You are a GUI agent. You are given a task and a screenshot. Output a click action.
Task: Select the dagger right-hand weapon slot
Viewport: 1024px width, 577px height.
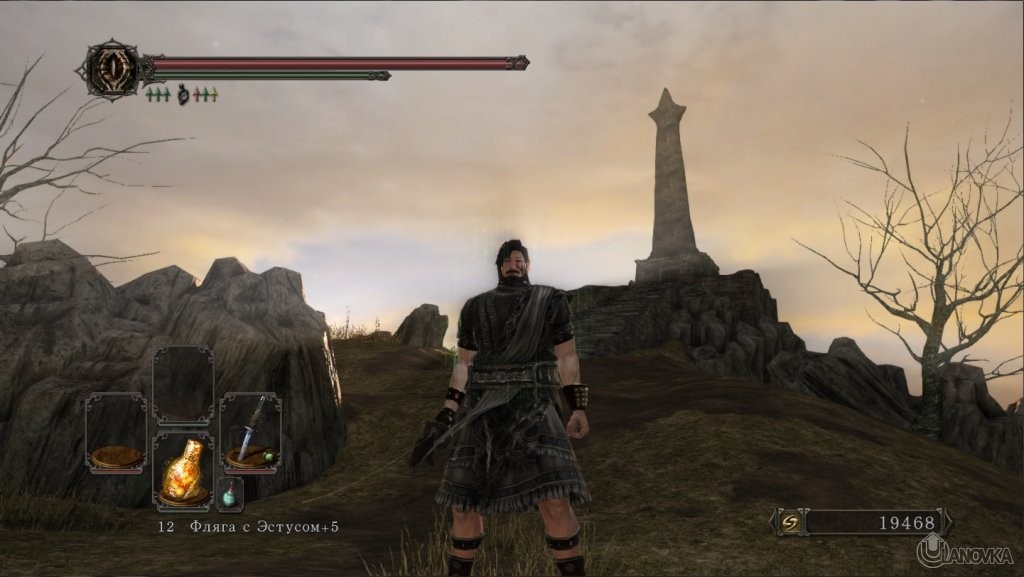[x=250, y=432]
